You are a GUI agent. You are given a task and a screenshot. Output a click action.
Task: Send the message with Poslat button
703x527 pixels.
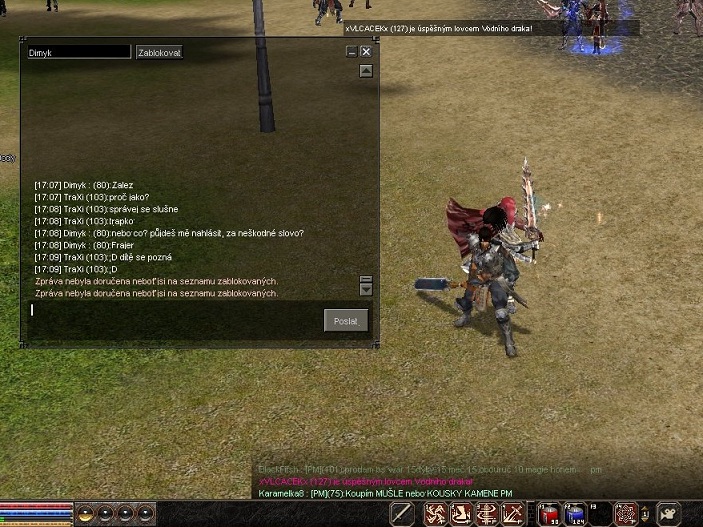[x=346, y=320]
